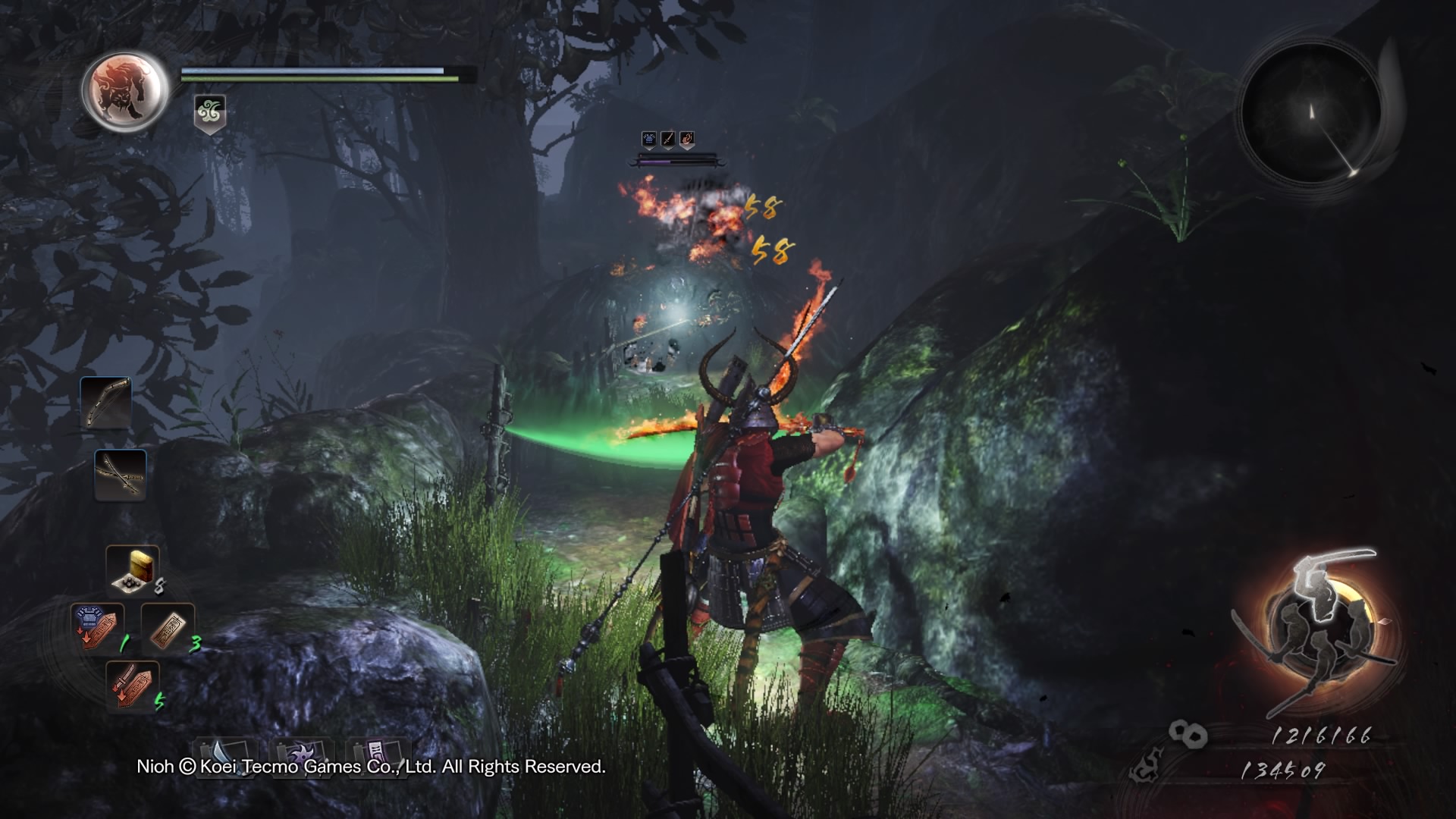Click the enemy's blue armor debuff icon
Screen dimensions: 1456x819
(x=649, y=139)
